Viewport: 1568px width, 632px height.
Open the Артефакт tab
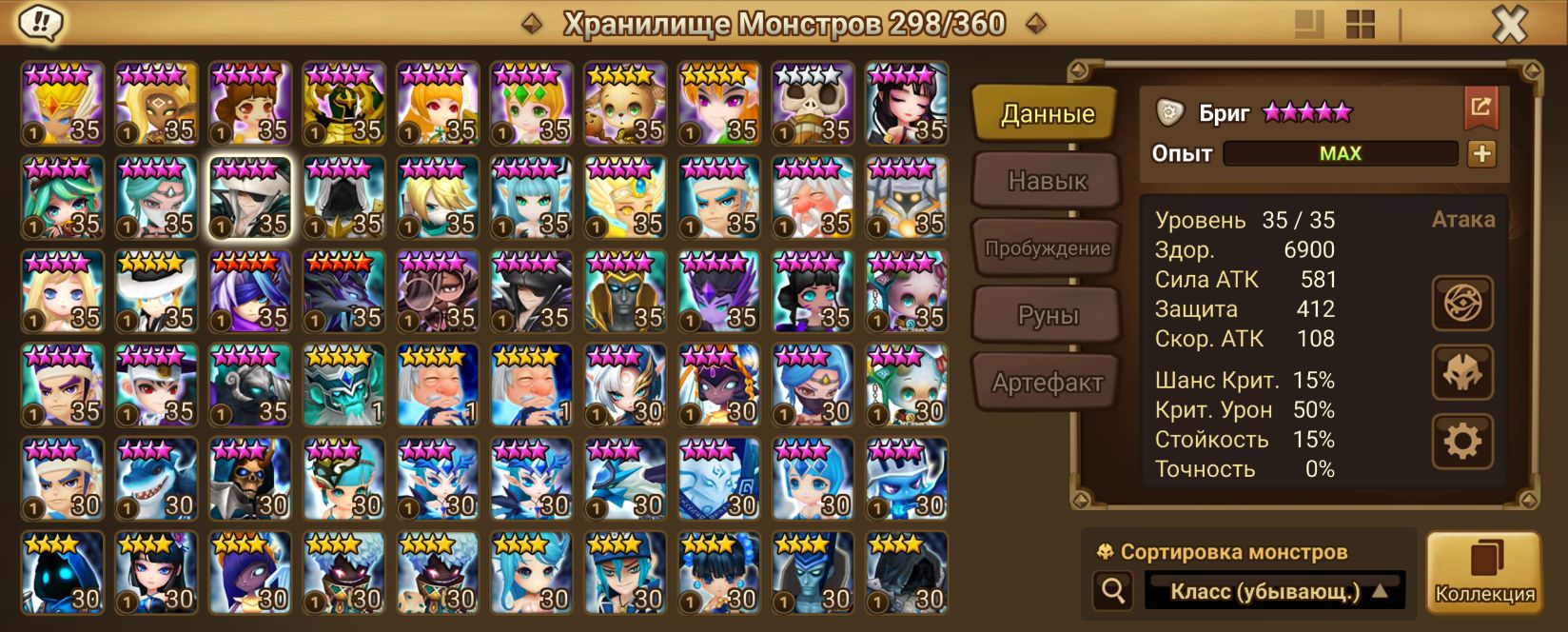tap(1047, 383)
